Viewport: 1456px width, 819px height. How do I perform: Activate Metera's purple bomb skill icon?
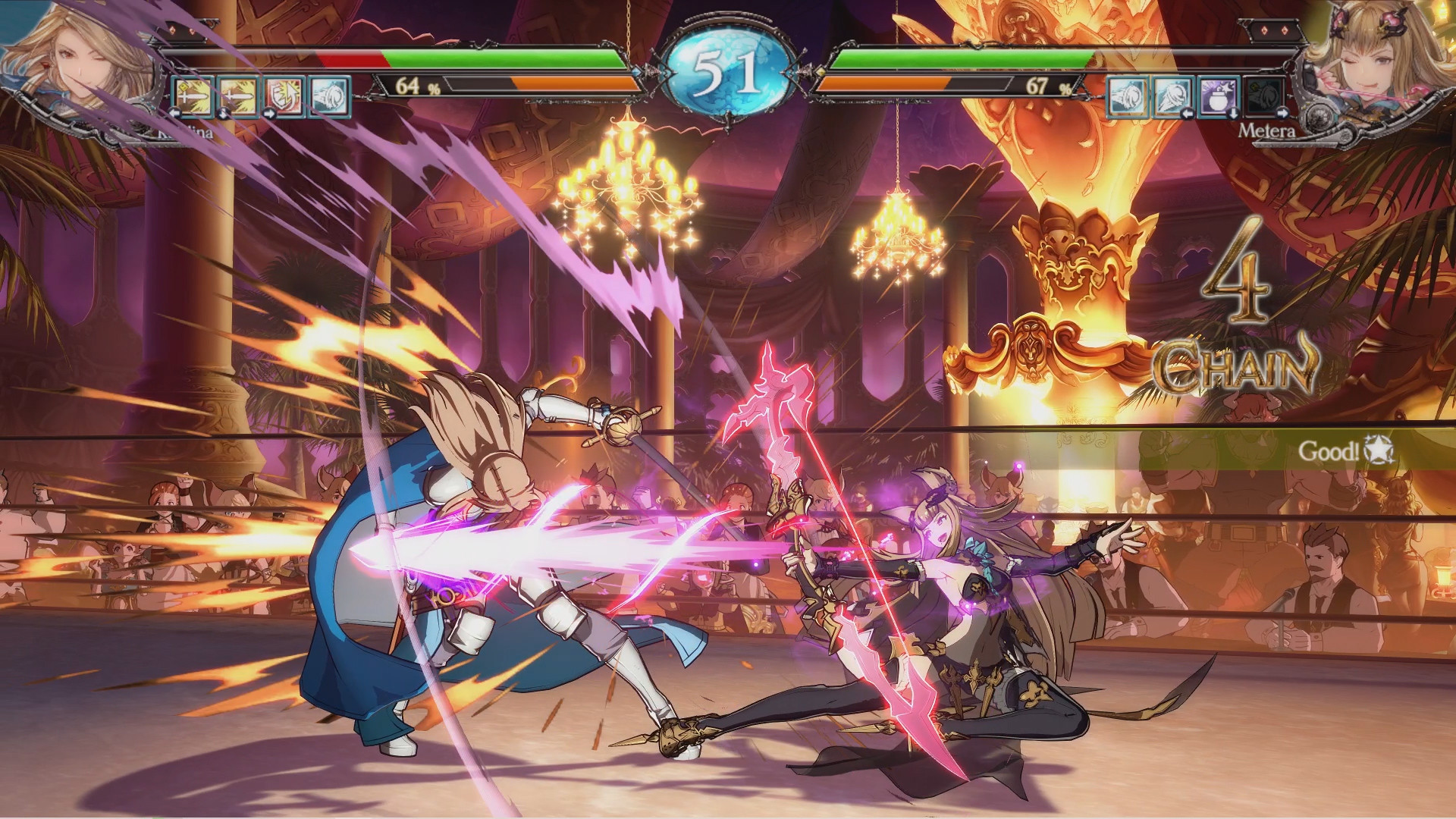click(x=1219, y=96)
